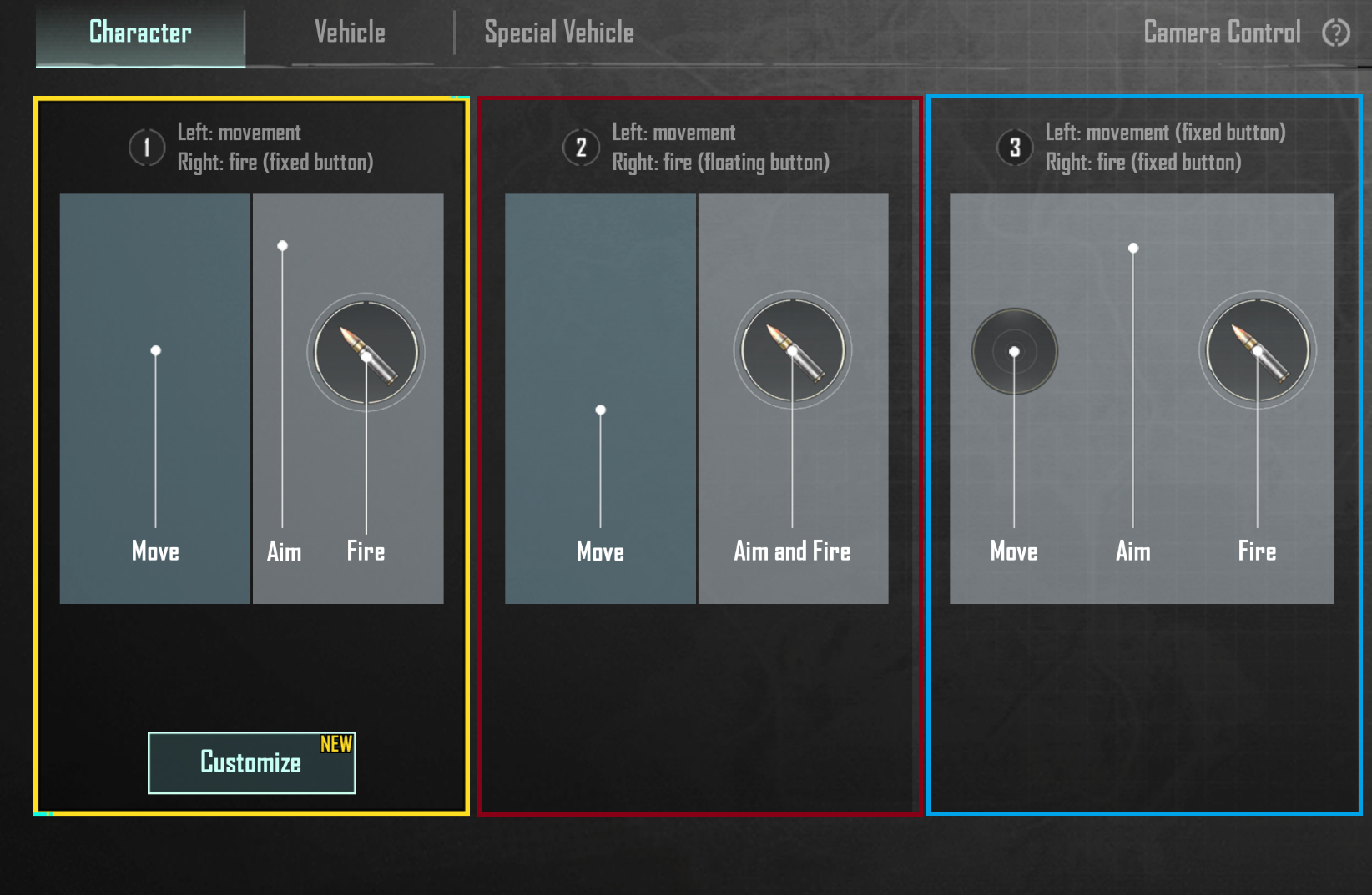The width and height of the screenshot is (1372, 895).
Task: Click the number 3 circle badge
Action: pos(1015,147)
